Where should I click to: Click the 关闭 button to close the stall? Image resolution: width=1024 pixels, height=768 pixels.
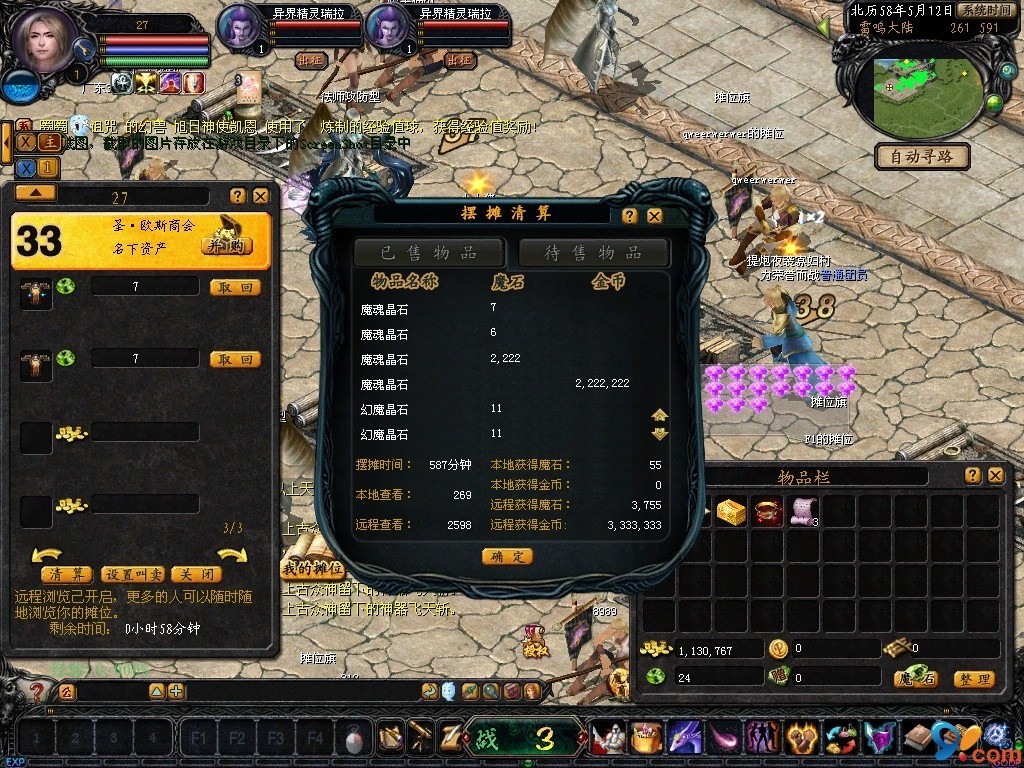coord(196,575)
